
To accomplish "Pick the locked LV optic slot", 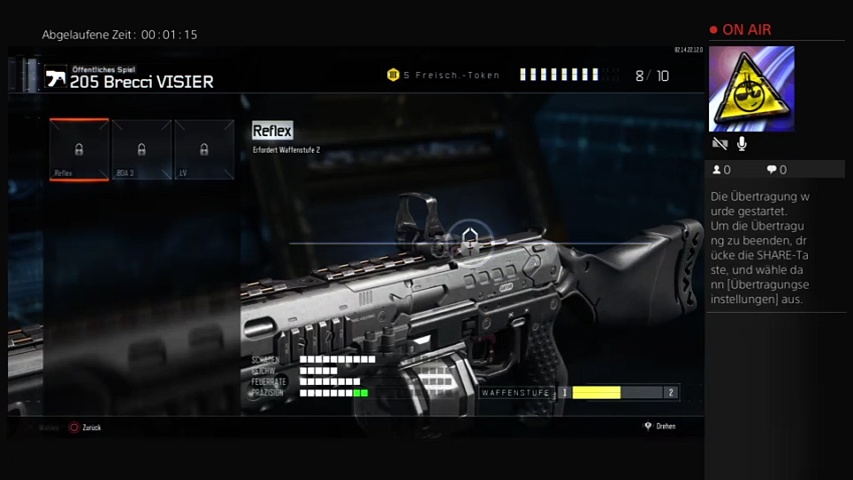I will (204, 150).
